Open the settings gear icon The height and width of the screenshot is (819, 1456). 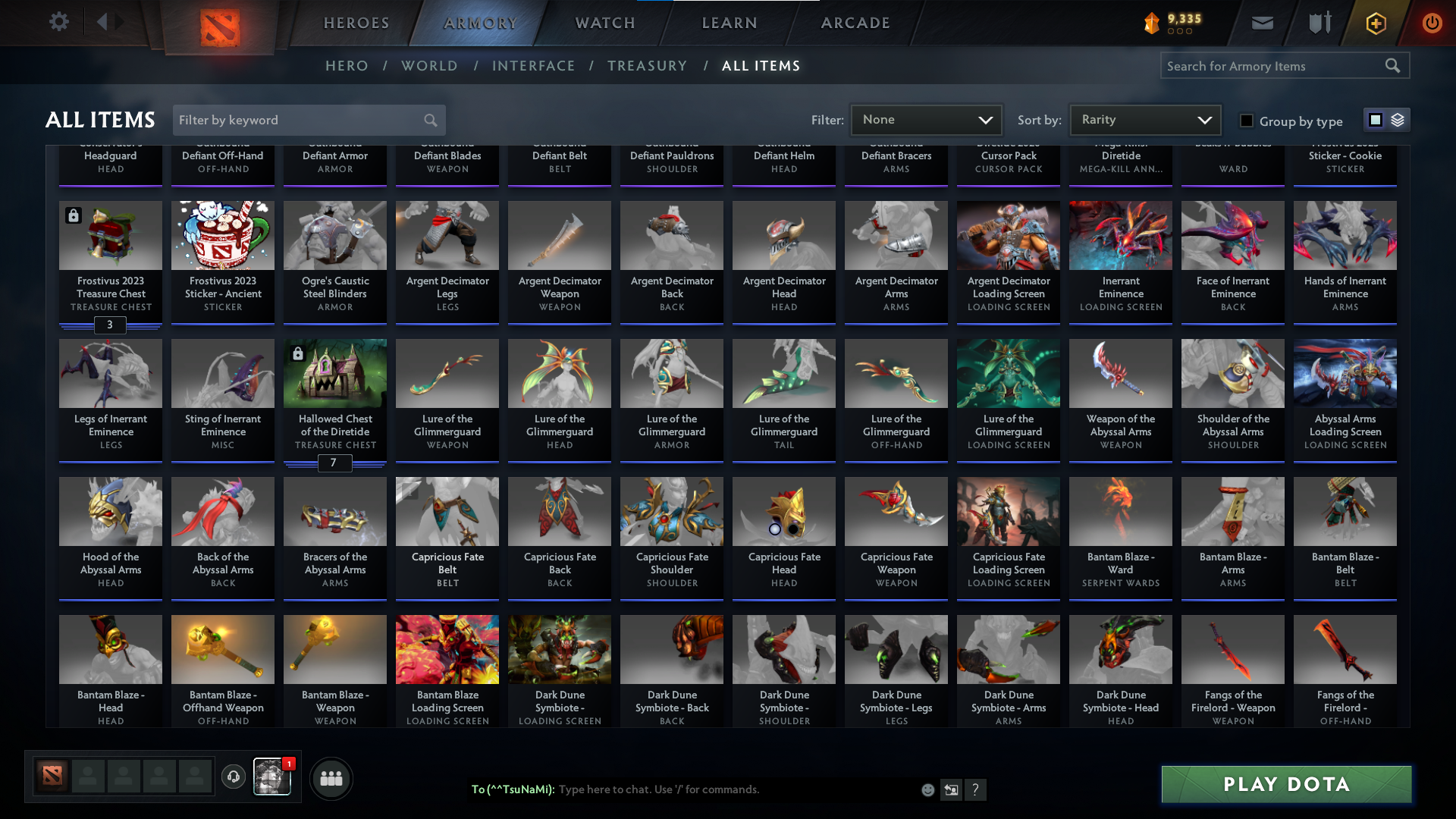59,22
